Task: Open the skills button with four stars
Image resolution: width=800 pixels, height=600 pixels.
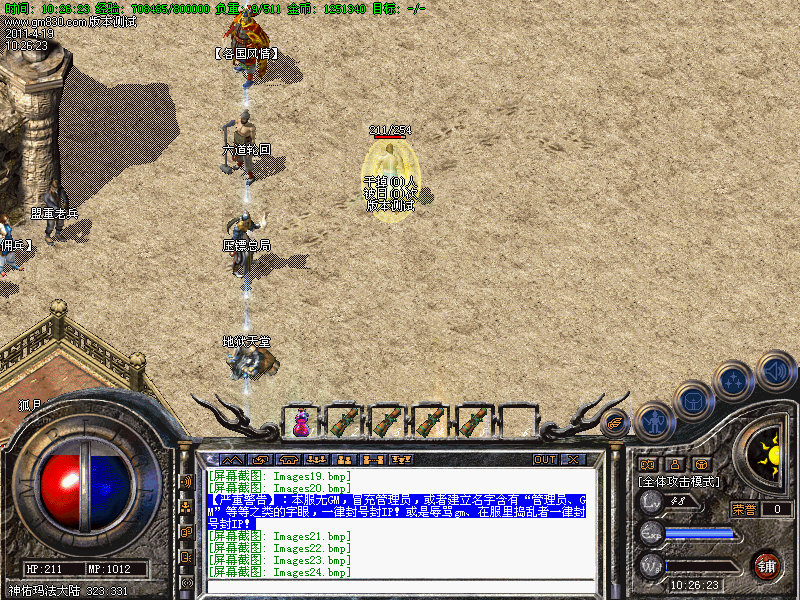Action: coord(733,381)
